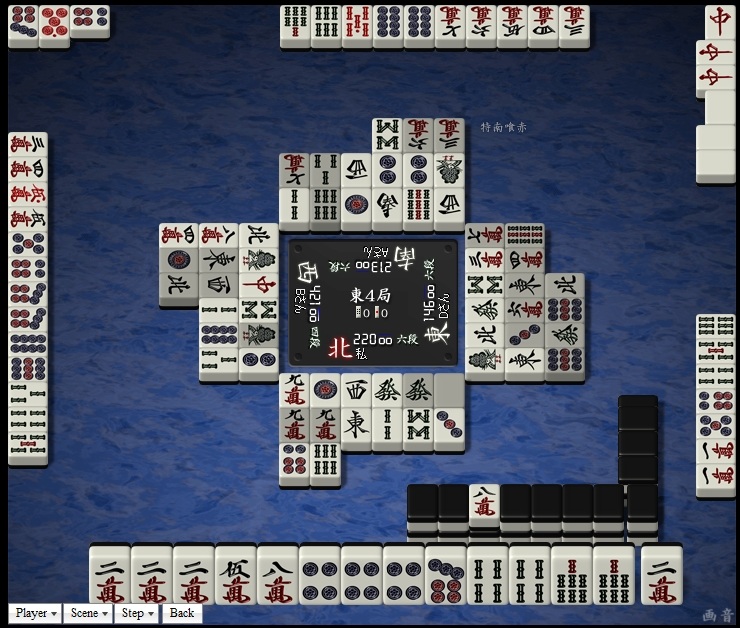Select the eight-man (八萬) tile in hand
Image resolution: width=740 pixels, height=628 pixels.
pyautogui.click(x=277, y=576)
